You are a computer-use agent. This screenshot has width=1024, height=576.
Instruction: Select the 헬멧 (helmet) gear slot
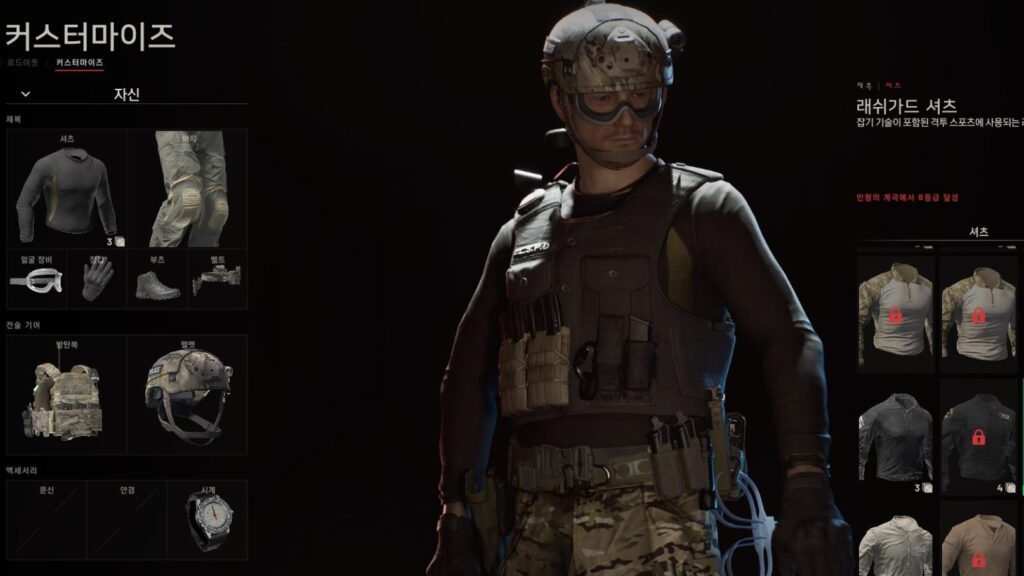point(188,394)
